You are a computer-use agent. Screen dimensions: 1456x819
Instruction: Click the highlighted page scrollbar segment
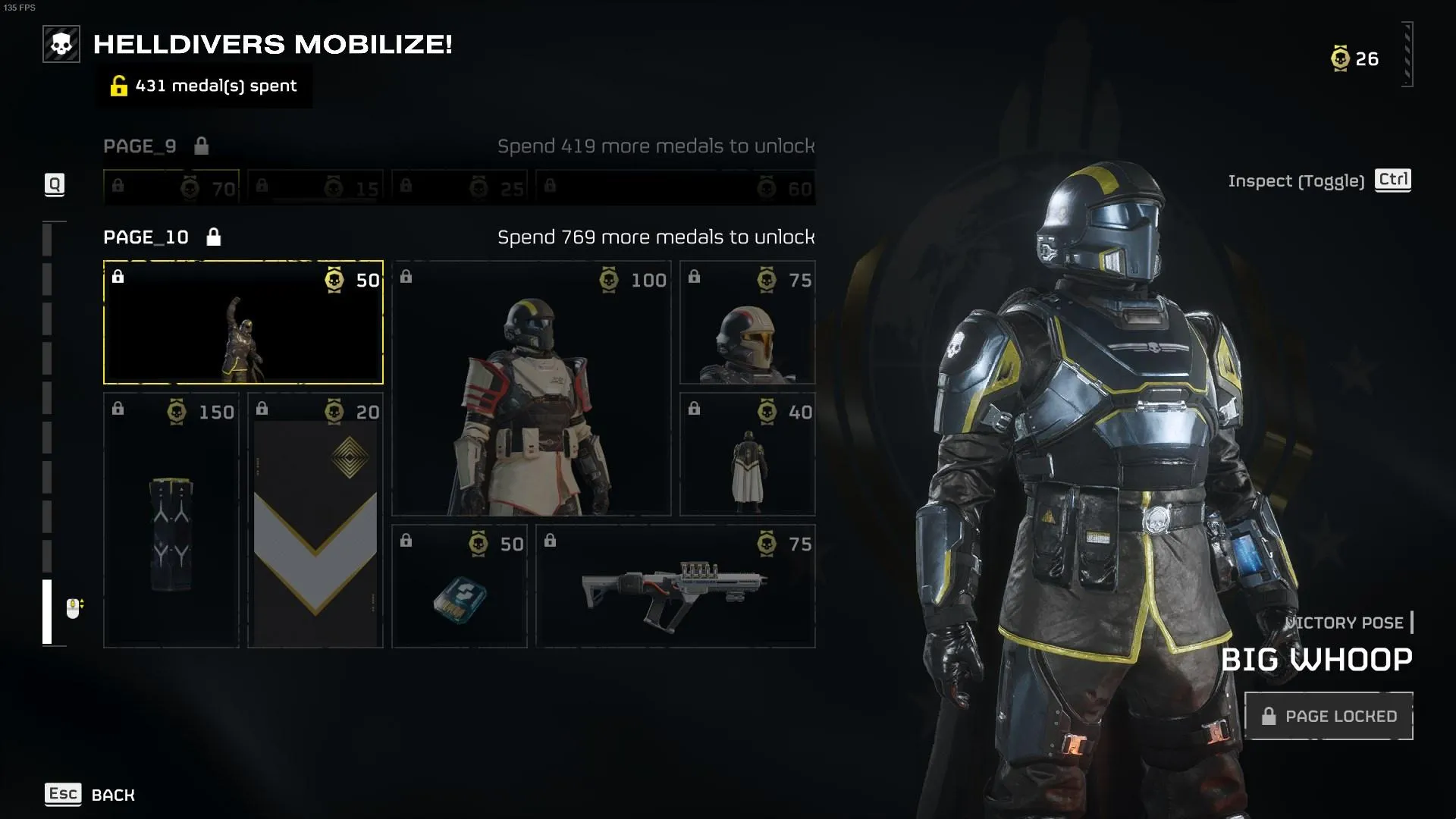[x=47, y=611]
